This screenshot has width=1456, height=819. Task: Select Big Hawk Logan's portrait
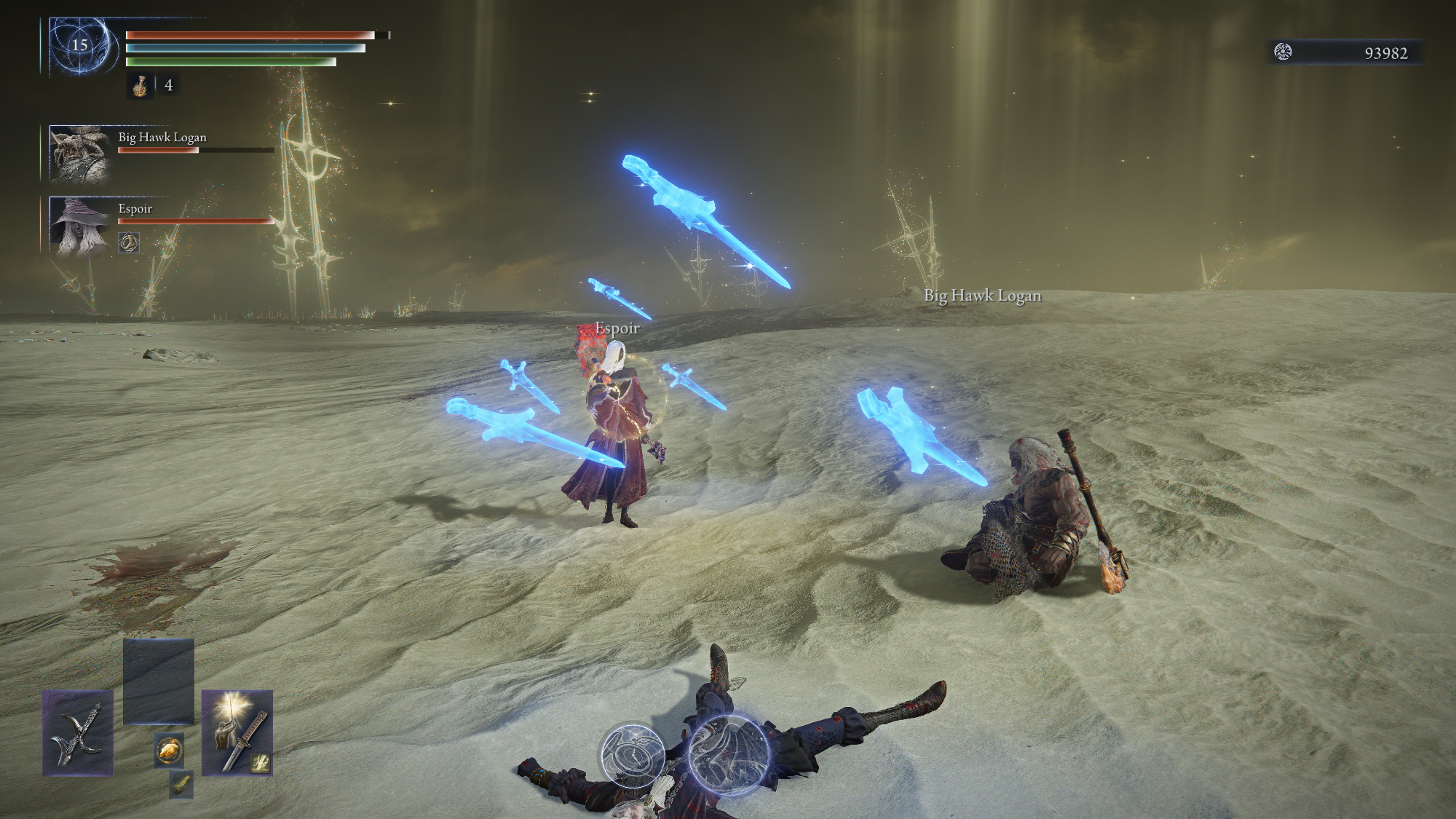(x=79, y=154)
